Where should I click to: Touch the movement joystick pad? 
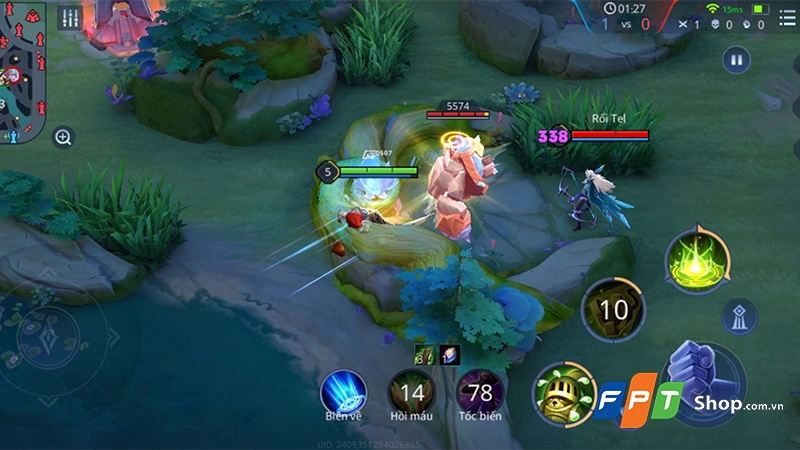coord(47,338)
